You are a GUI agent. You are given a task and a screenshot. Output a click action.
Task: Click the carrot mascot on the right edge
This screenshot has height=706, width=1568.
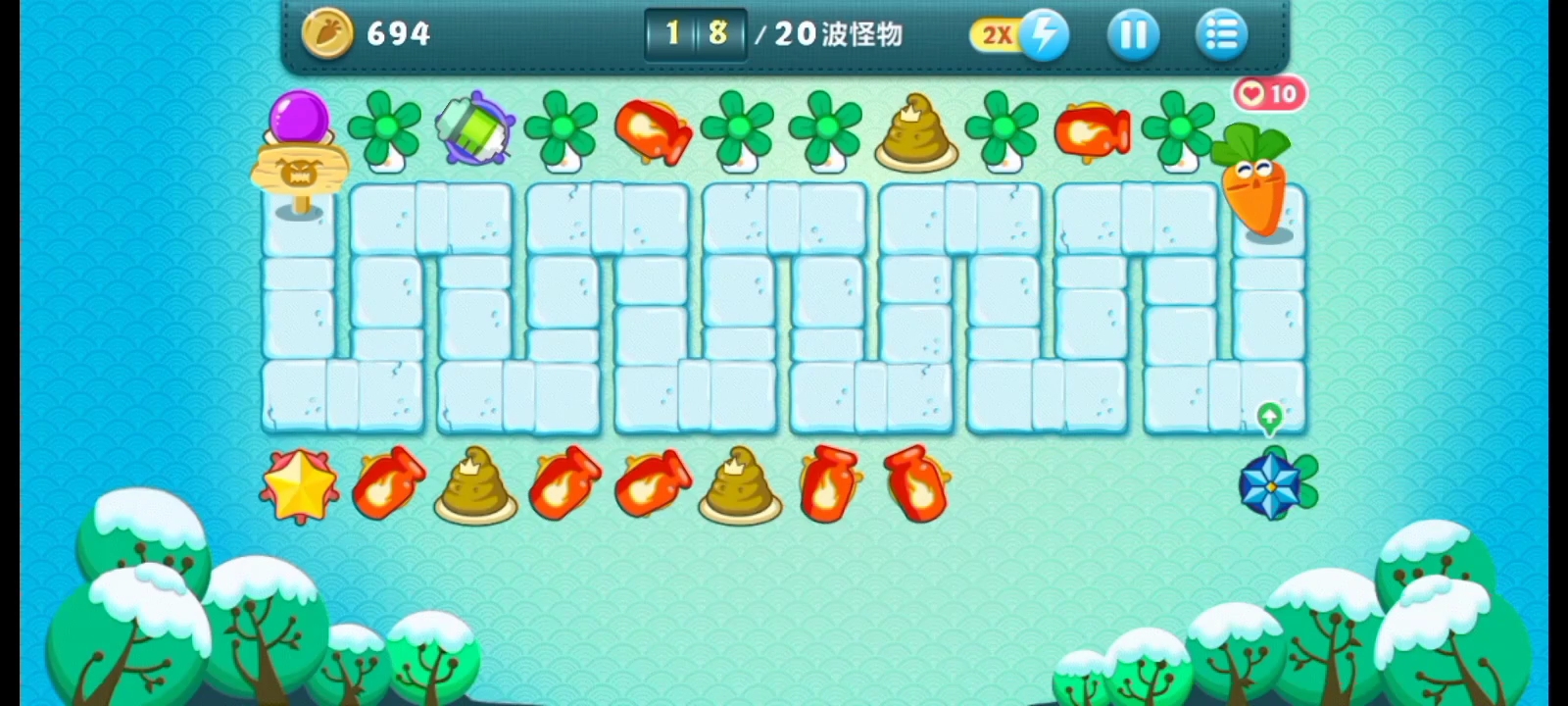(x=1257, y=186)
